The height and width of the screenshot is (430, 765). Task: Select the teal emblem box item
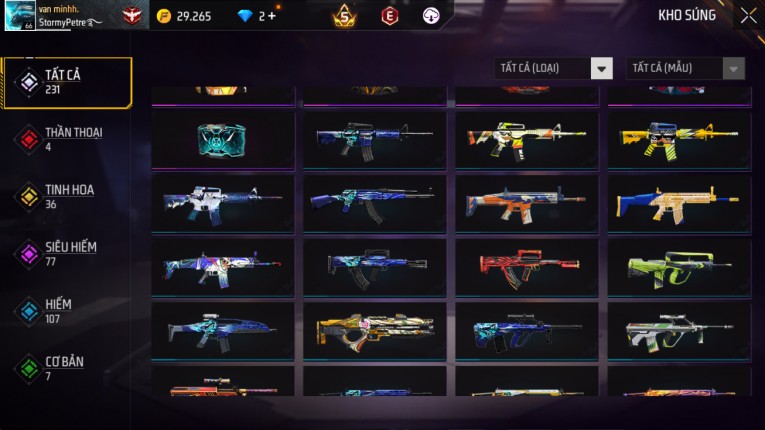coord(222,138)
